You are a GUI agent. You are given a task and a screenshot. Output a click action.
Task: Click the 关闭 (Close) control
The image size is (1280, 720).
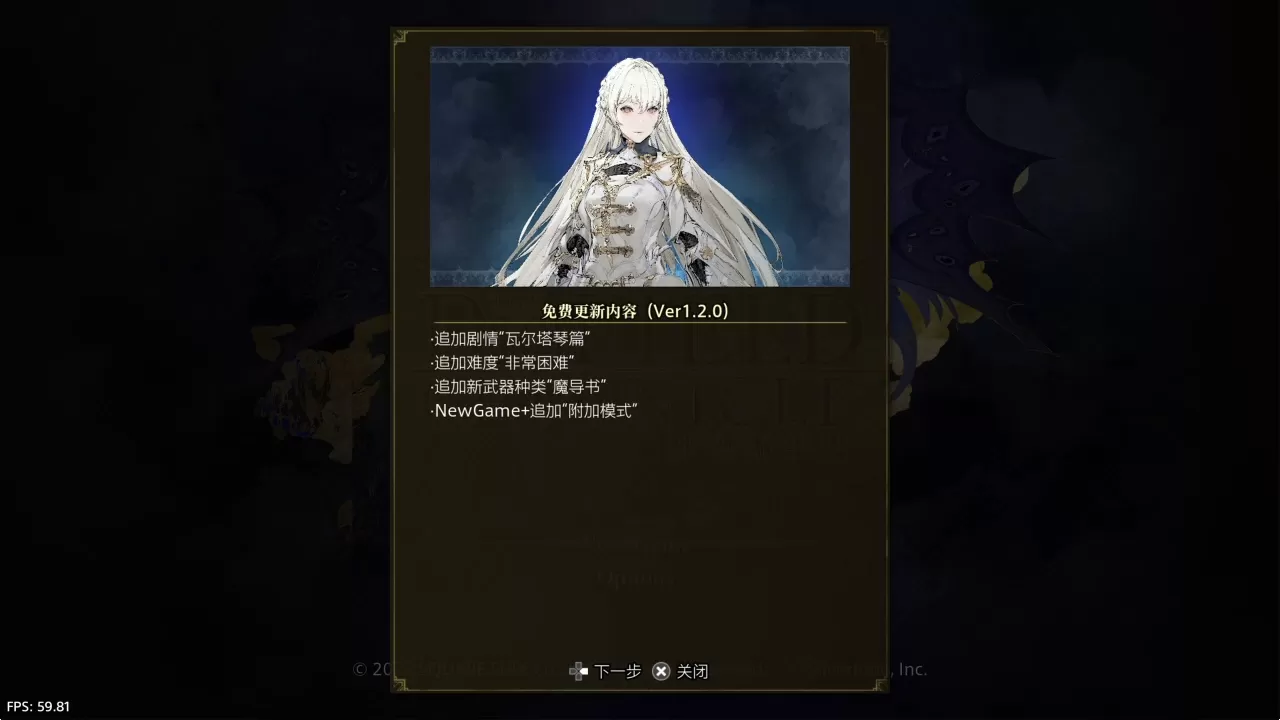click(x=693, y=672)
